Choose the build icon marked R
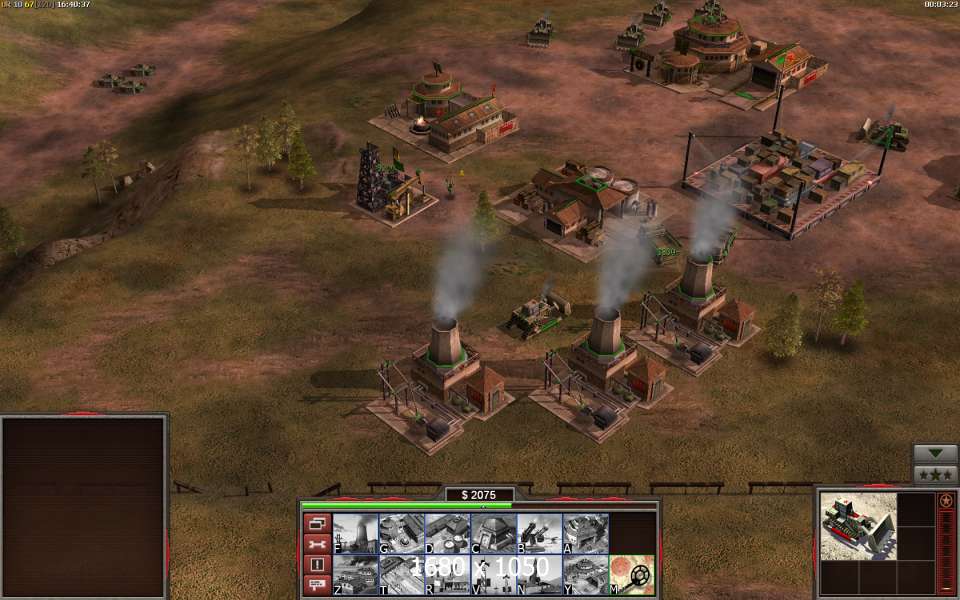 [447, 574]
